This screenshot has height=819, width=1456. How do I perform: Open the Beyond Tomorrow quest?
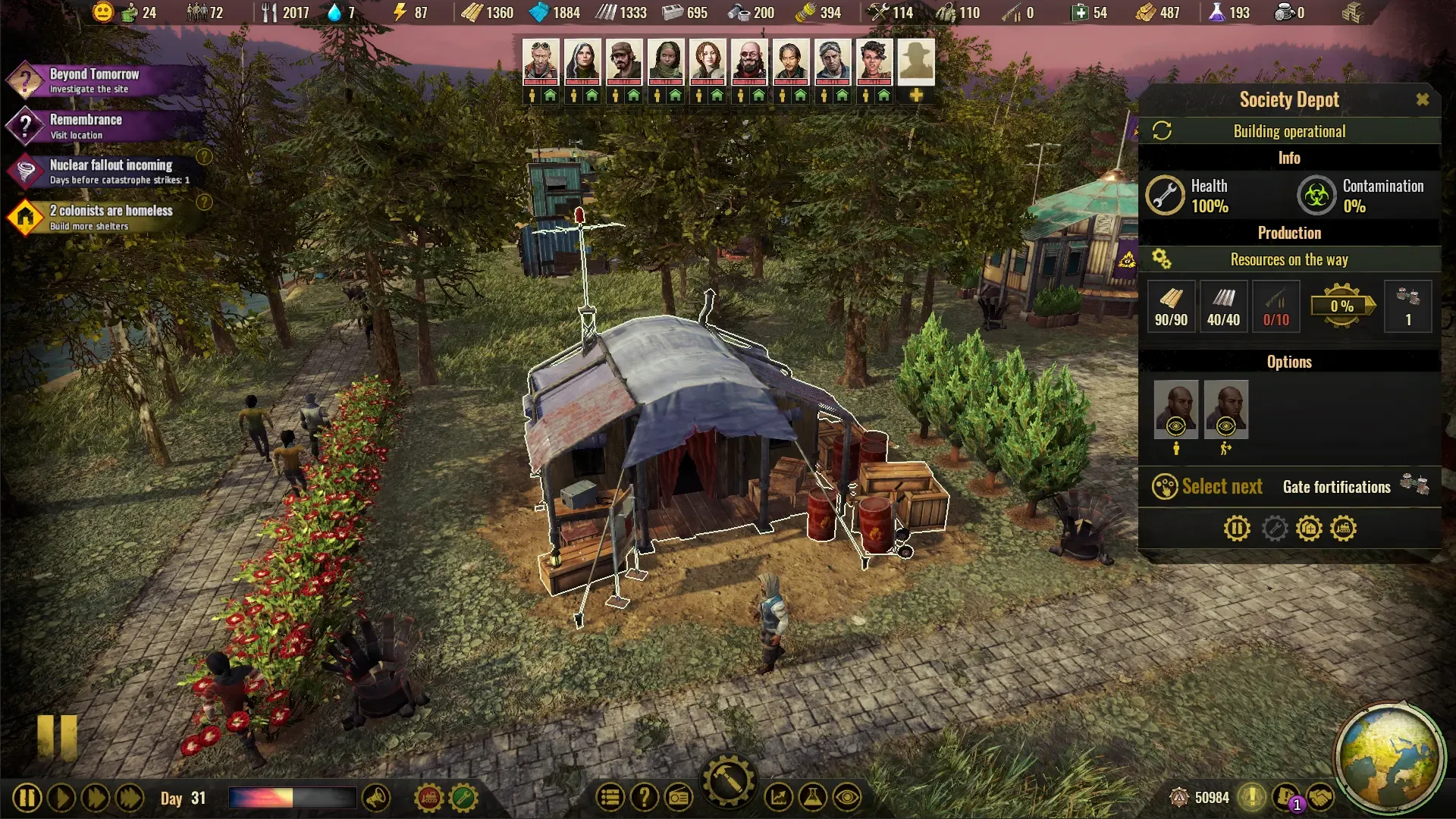tap(94, 80)
